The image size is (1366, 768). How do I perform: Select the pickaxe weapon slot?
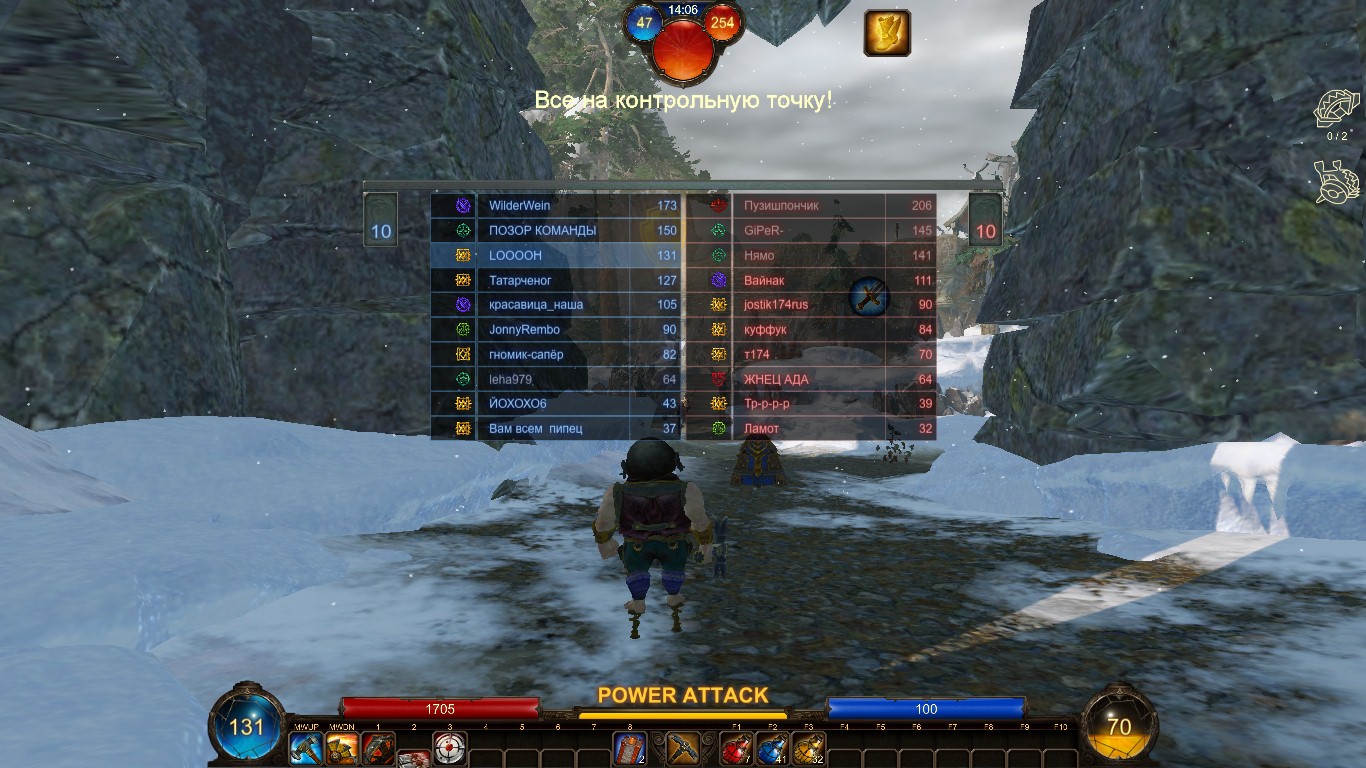coord(684,748)
